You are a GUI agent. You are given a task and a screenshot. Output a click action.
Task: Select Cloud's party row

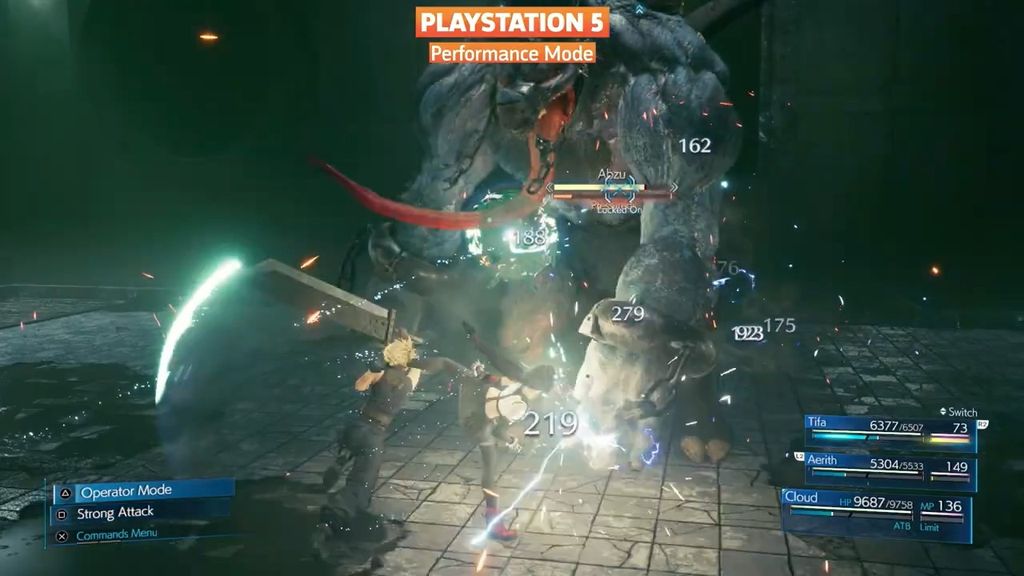click(876, 512)
